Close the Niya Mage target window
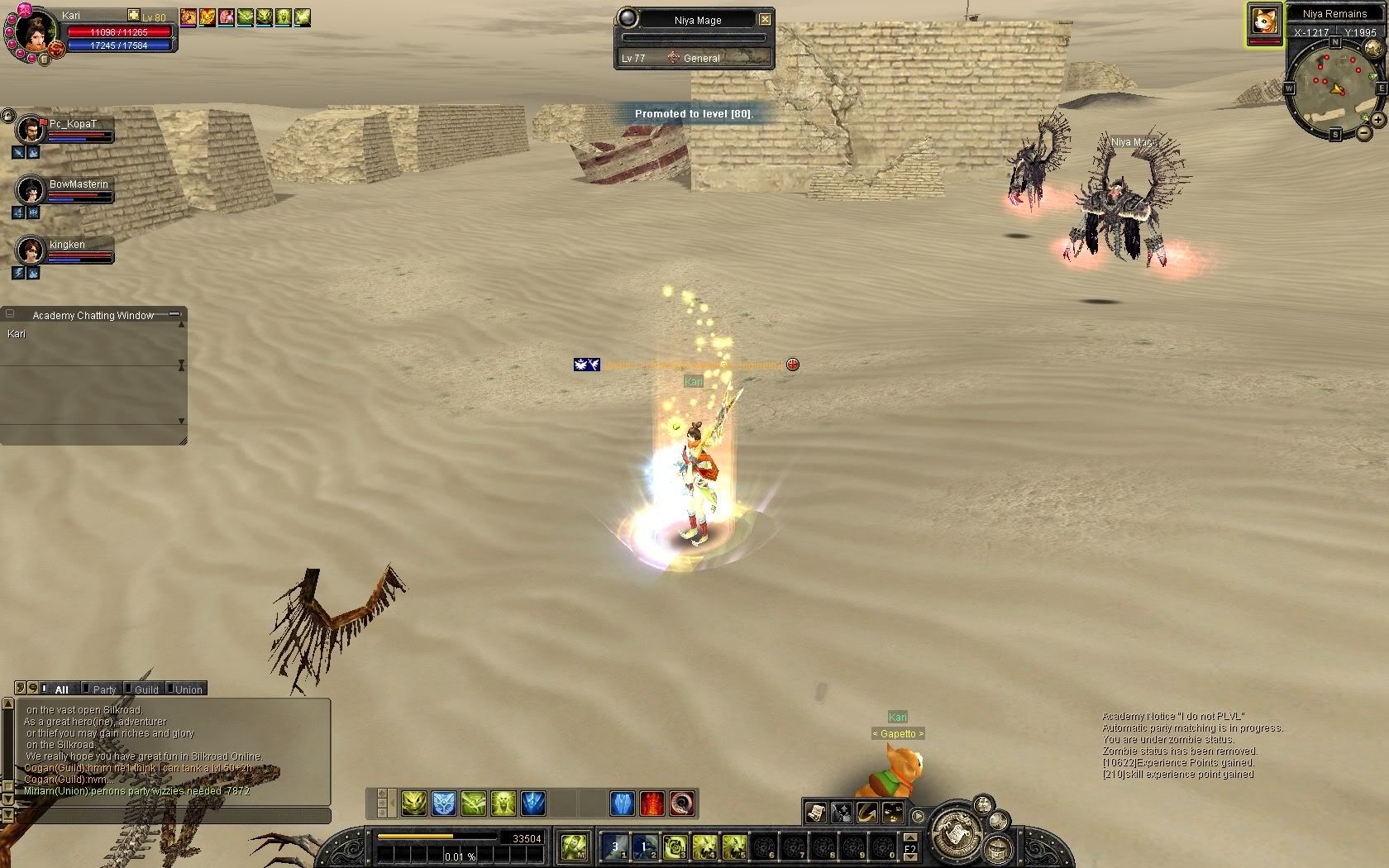The height and width of the screenshot is (868, 1389). [x=765, y=19]
